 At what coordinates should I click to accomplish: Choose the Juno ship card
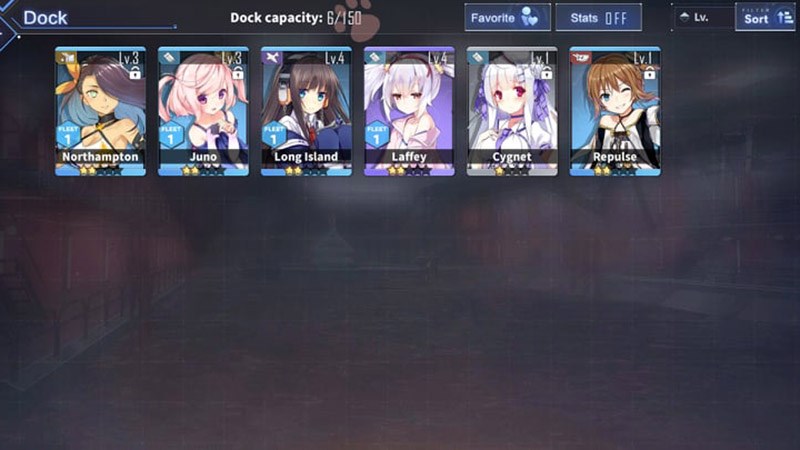point(203,111)
